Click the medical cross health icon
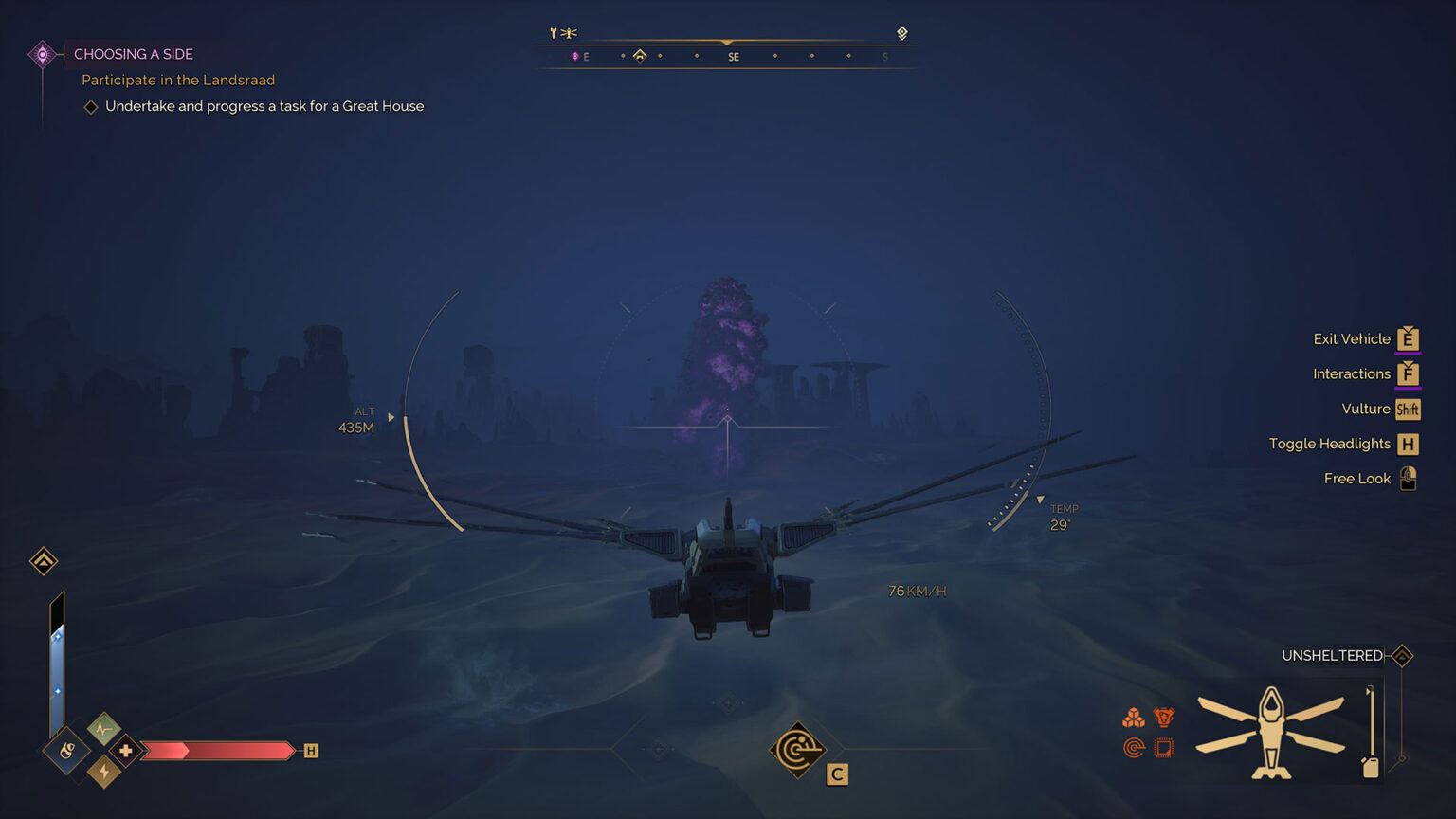 [x=125, y=751]
